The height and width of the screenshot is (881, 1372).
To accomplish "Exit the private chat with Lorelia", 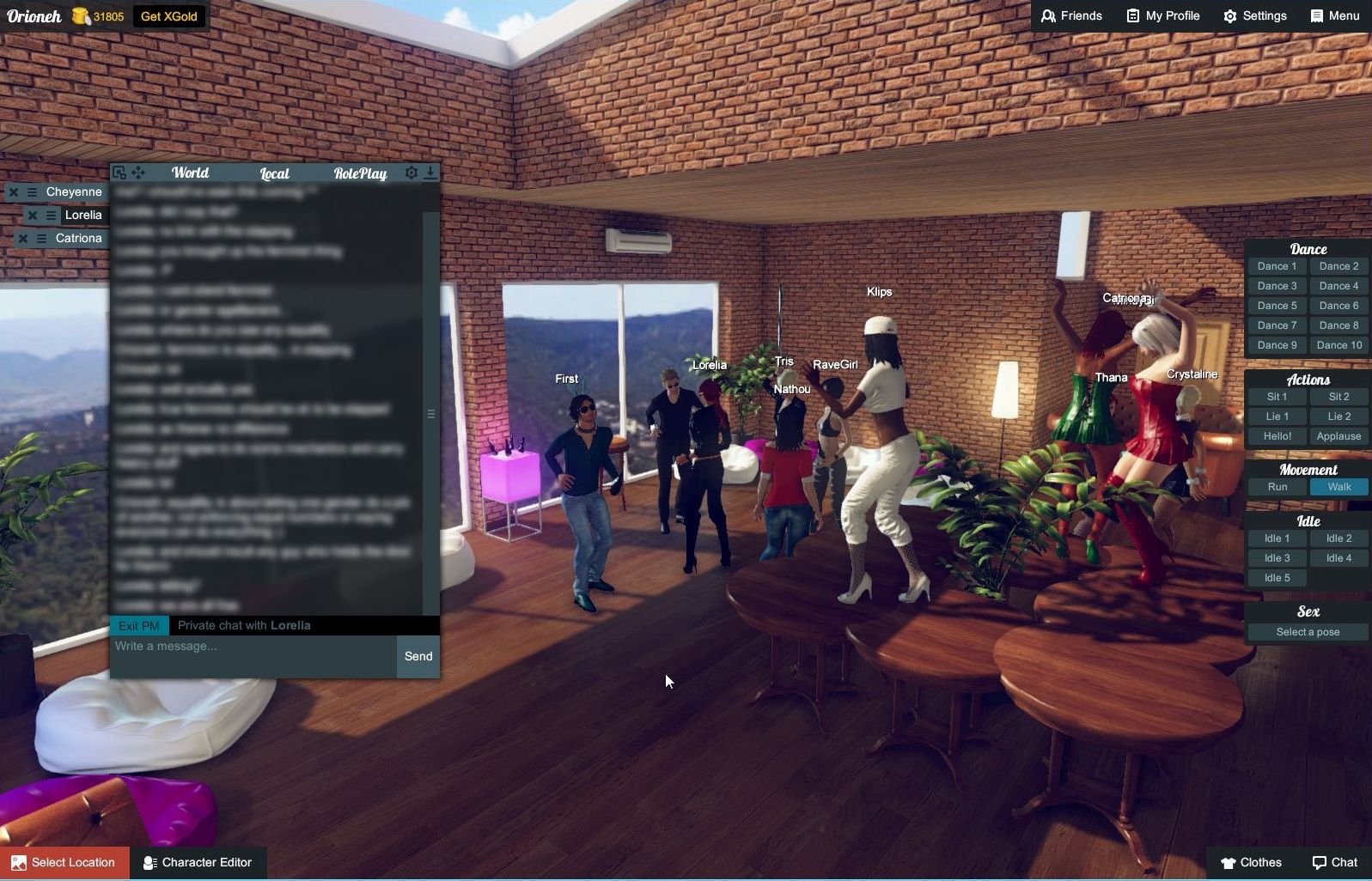I will pos(138,625).
